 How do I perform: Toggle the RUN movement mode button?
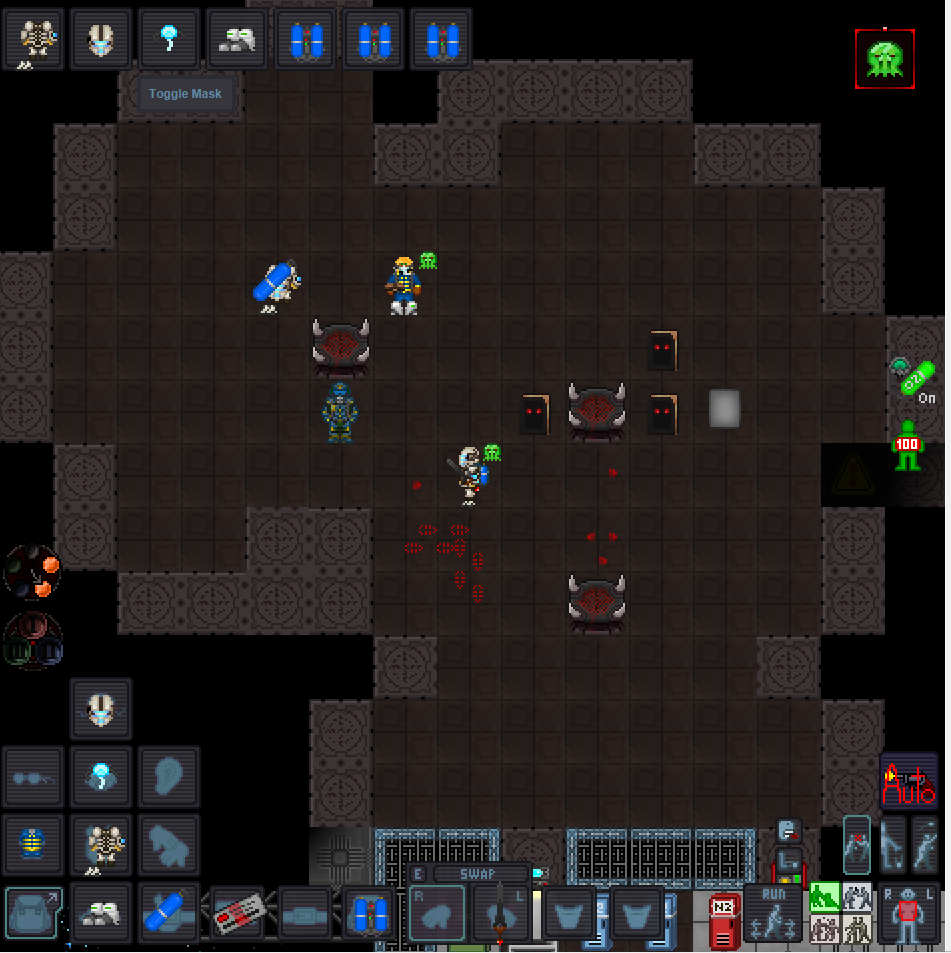click(773, 912)
